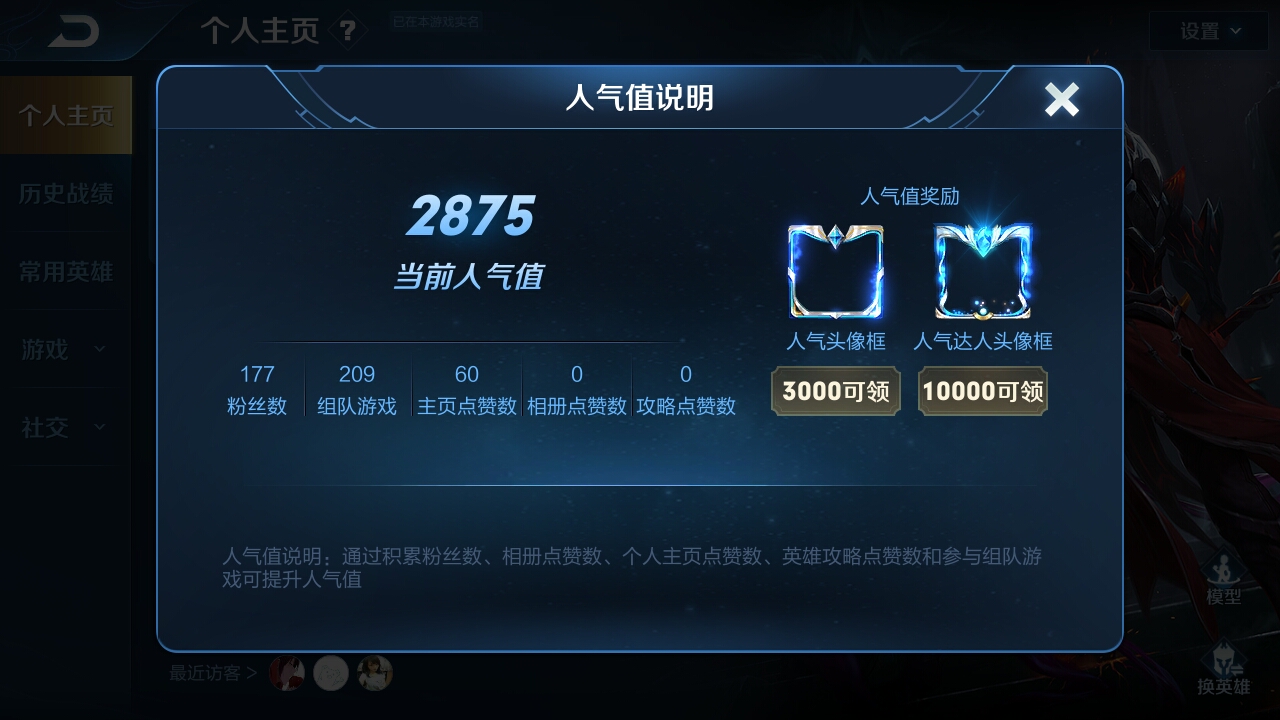1280x720 pixels.
Task: Expand the 游戏 sidebar section
Action: point(60,350)
